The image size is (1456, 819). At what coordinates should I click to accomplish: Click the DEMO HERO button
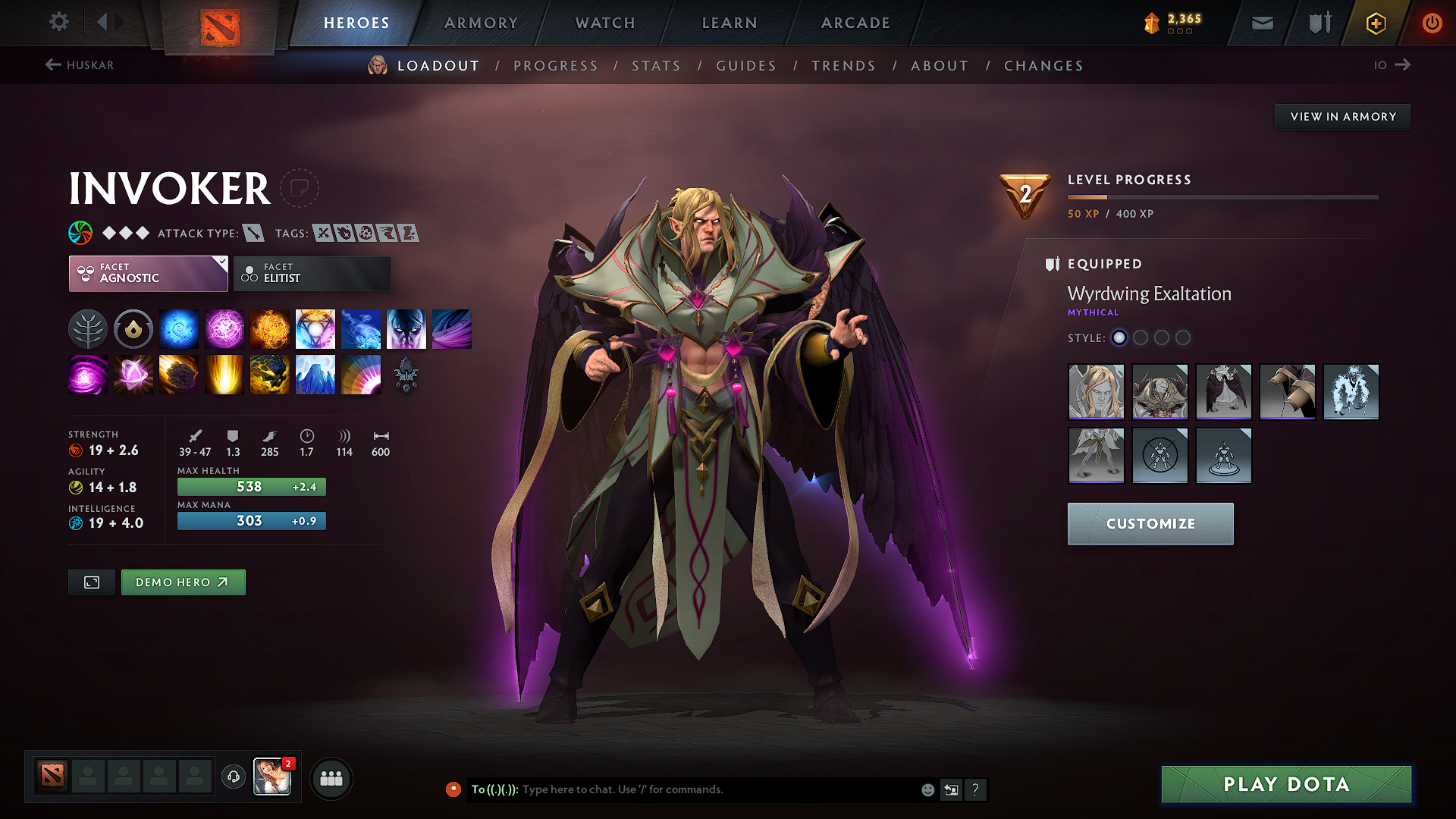coord(183,582)
